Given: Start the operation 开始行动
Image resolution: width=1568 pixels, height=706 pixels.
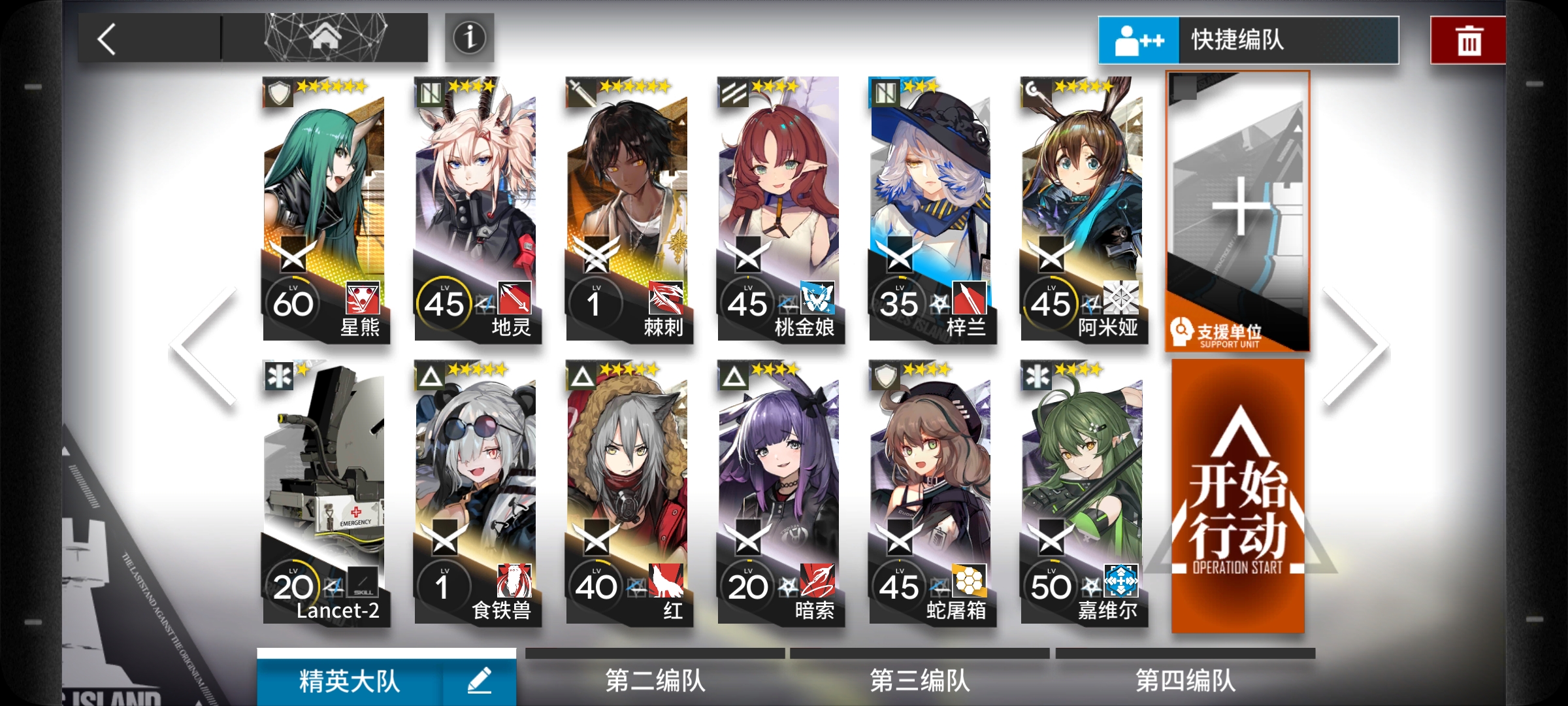Looking at the screenshot, I should point(1237,497).
